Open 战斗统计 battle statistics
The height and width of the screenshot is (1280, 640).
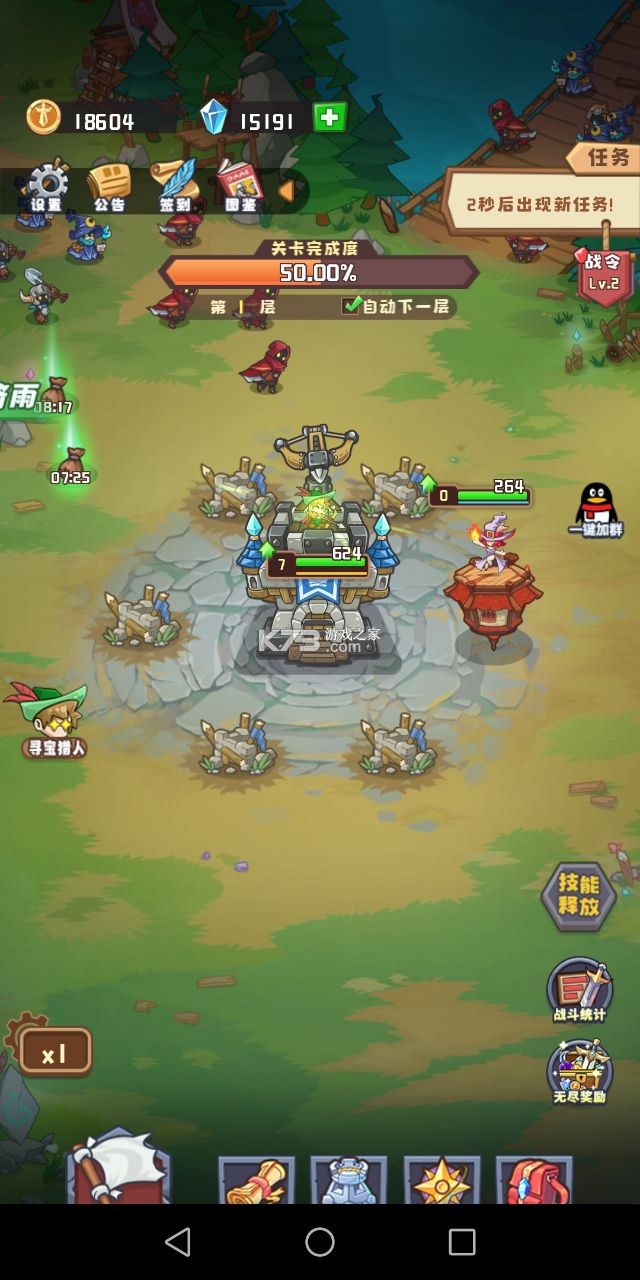point(580,990)
